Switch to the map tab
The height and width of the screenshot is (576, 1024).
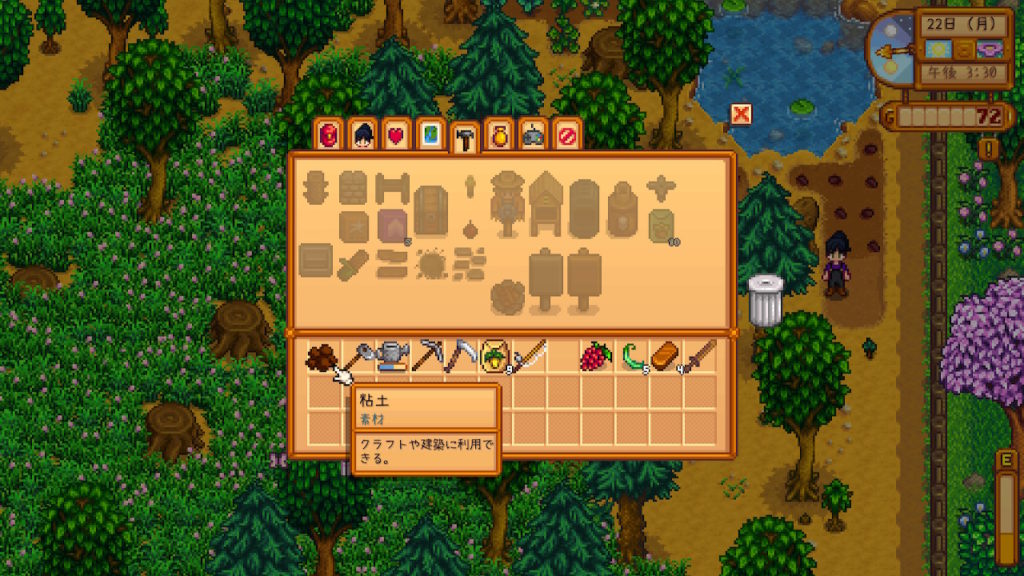point(430,135)
